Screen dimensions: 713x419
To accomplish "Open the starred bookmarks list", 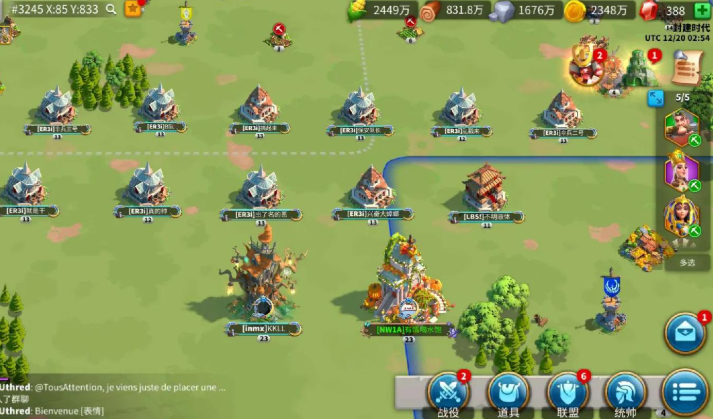I will point(133,9).
